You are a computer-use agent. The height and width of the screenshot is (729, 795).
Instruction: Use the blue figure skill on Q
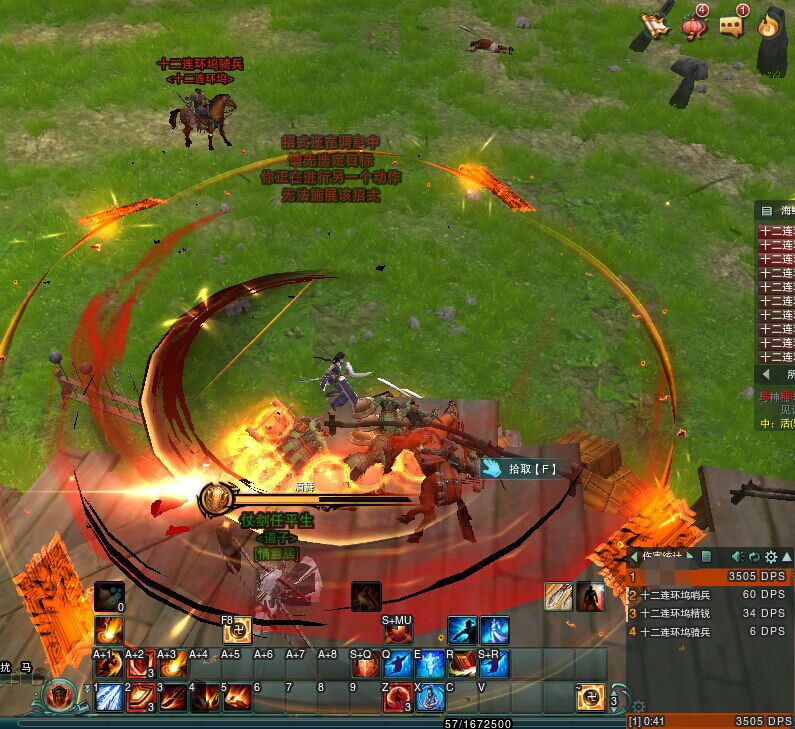coord(397,664)
